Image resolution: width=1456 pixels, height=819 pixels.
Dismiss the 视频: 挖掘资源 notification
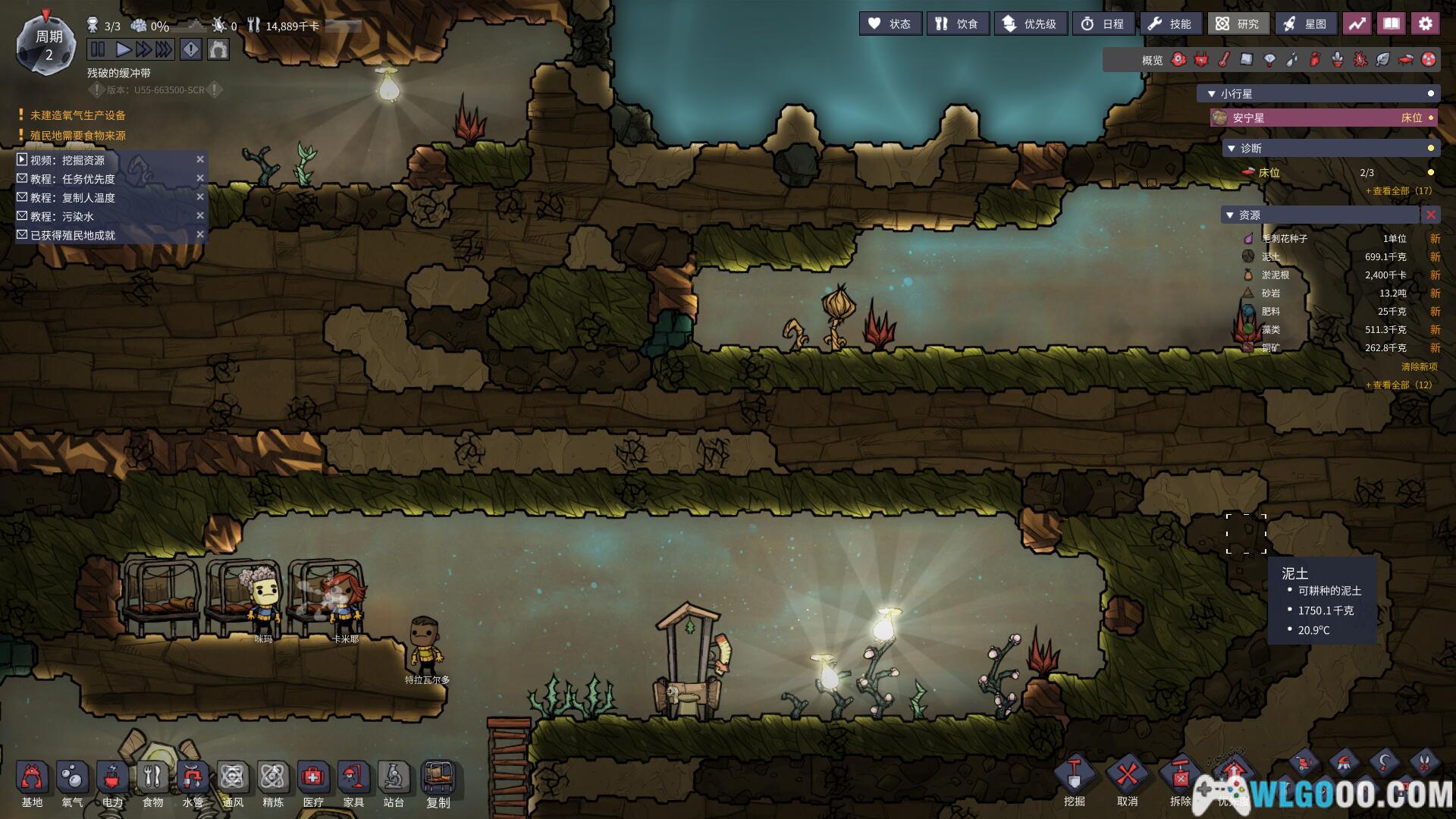(x=200, y=159)
